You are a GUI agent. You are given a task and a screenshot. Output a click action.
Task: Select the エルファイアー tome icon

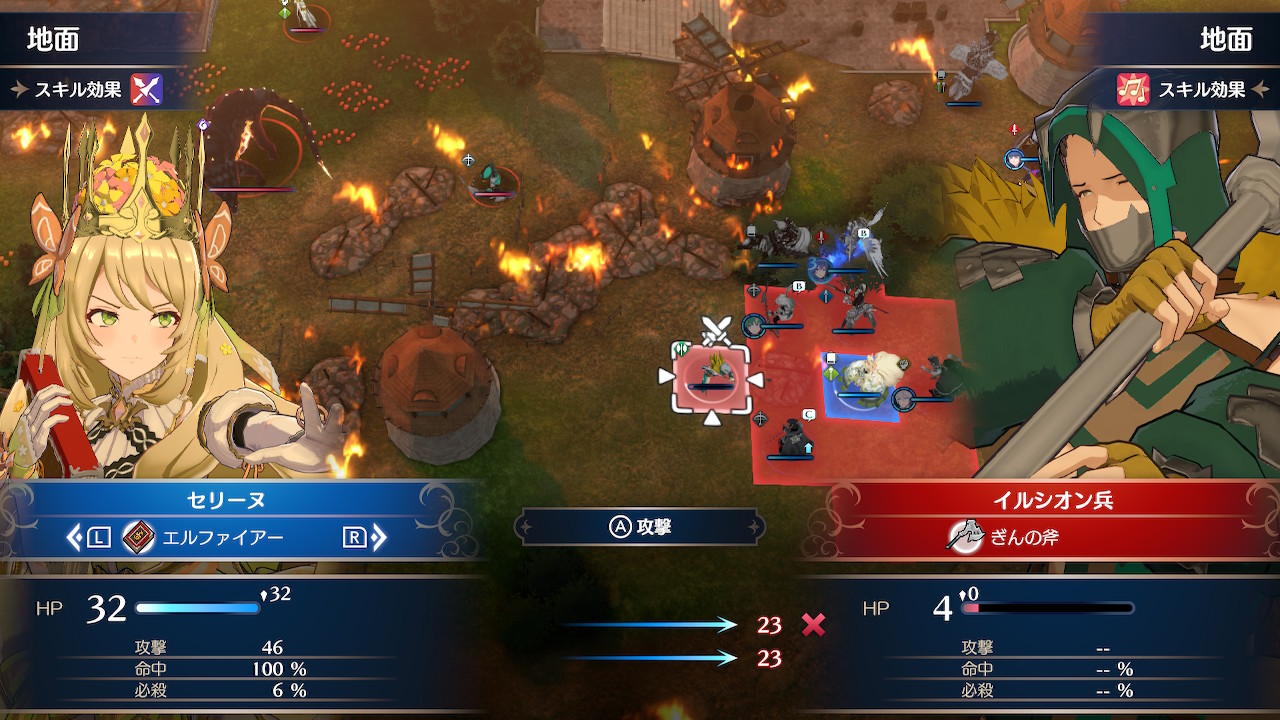tap(138, 538)
